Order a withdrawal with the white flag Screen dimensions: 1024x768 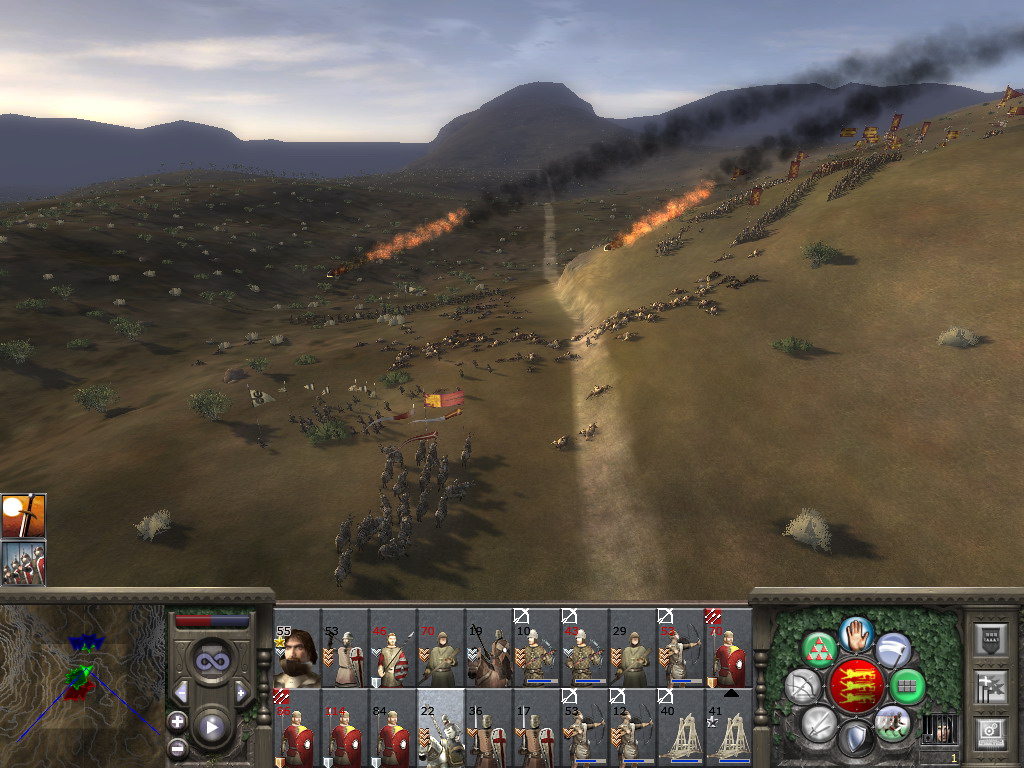click(x=894, y=650)
